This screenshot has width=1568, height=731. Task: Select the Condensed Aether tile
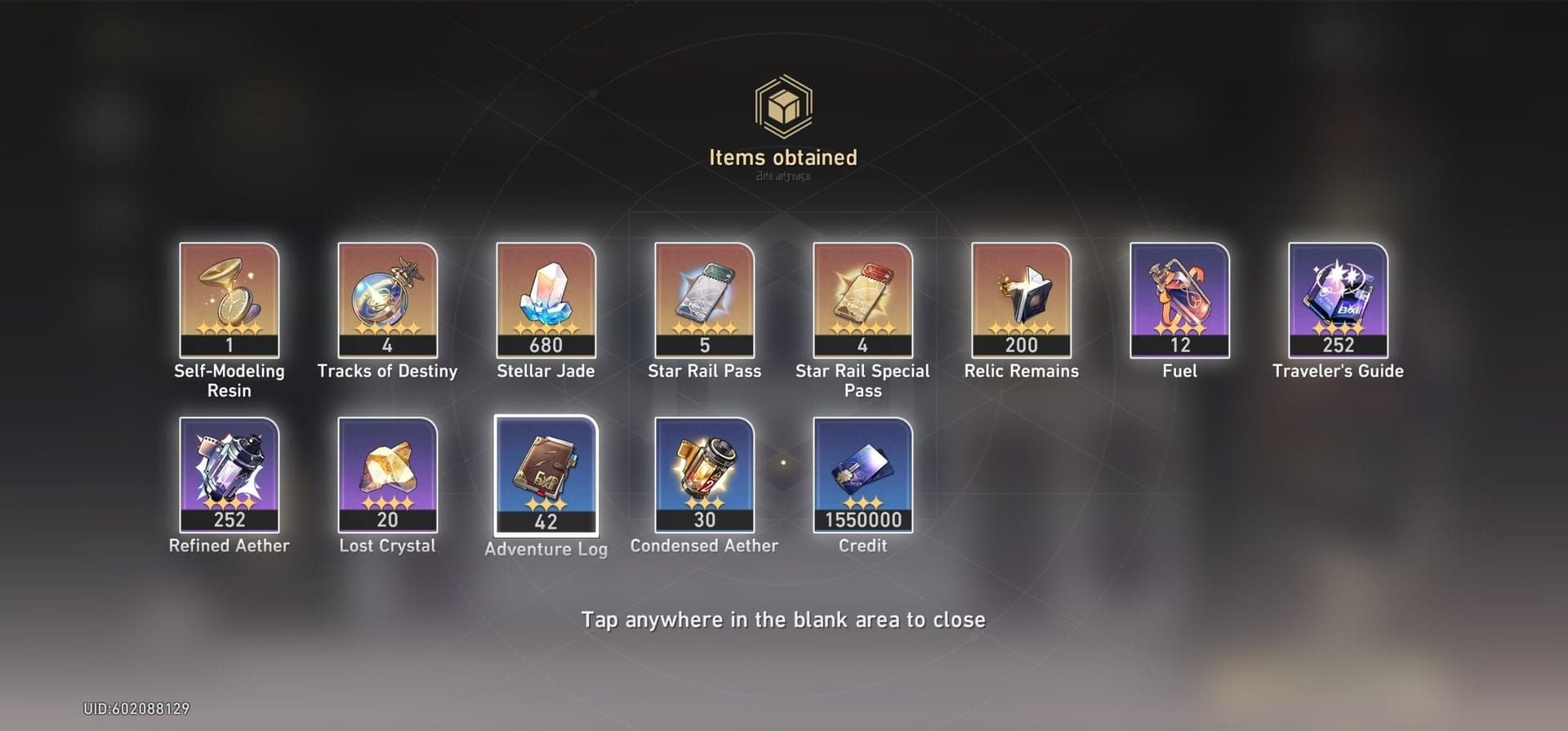tap(705, 475)
